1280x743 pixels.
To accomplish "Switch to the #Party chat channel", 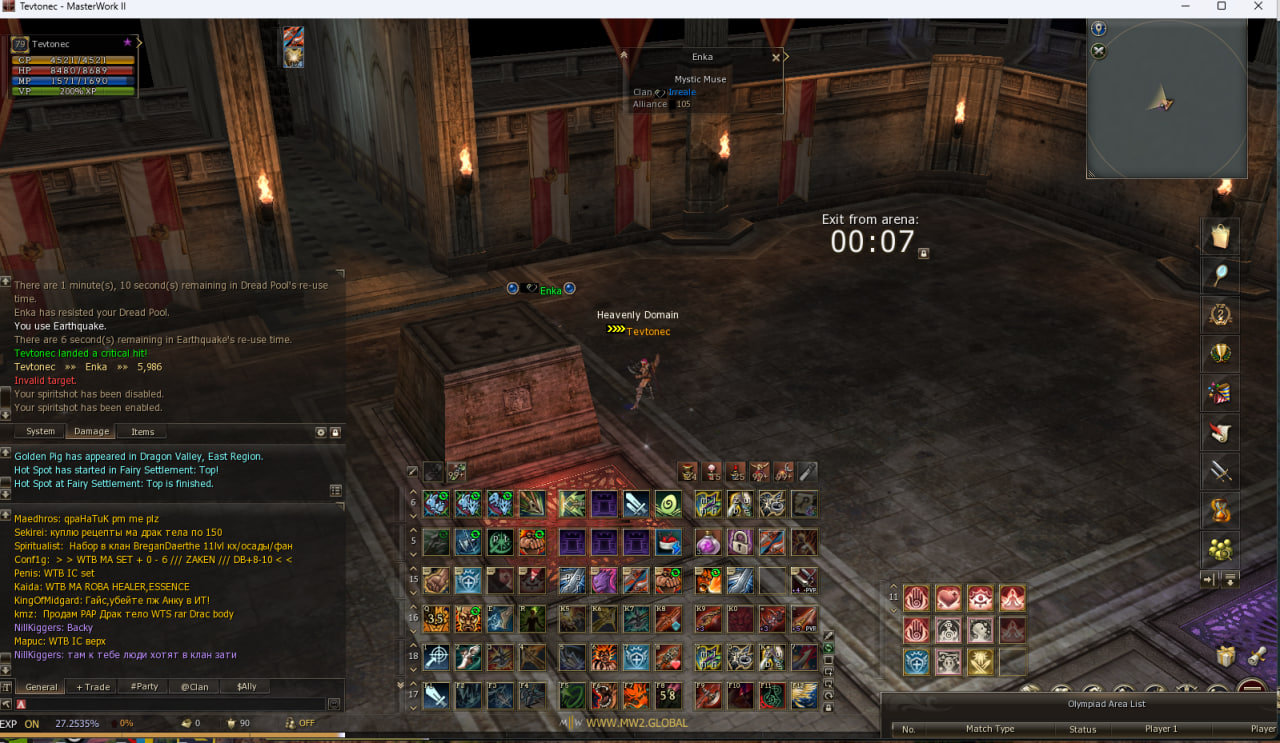I will point(144,687).
